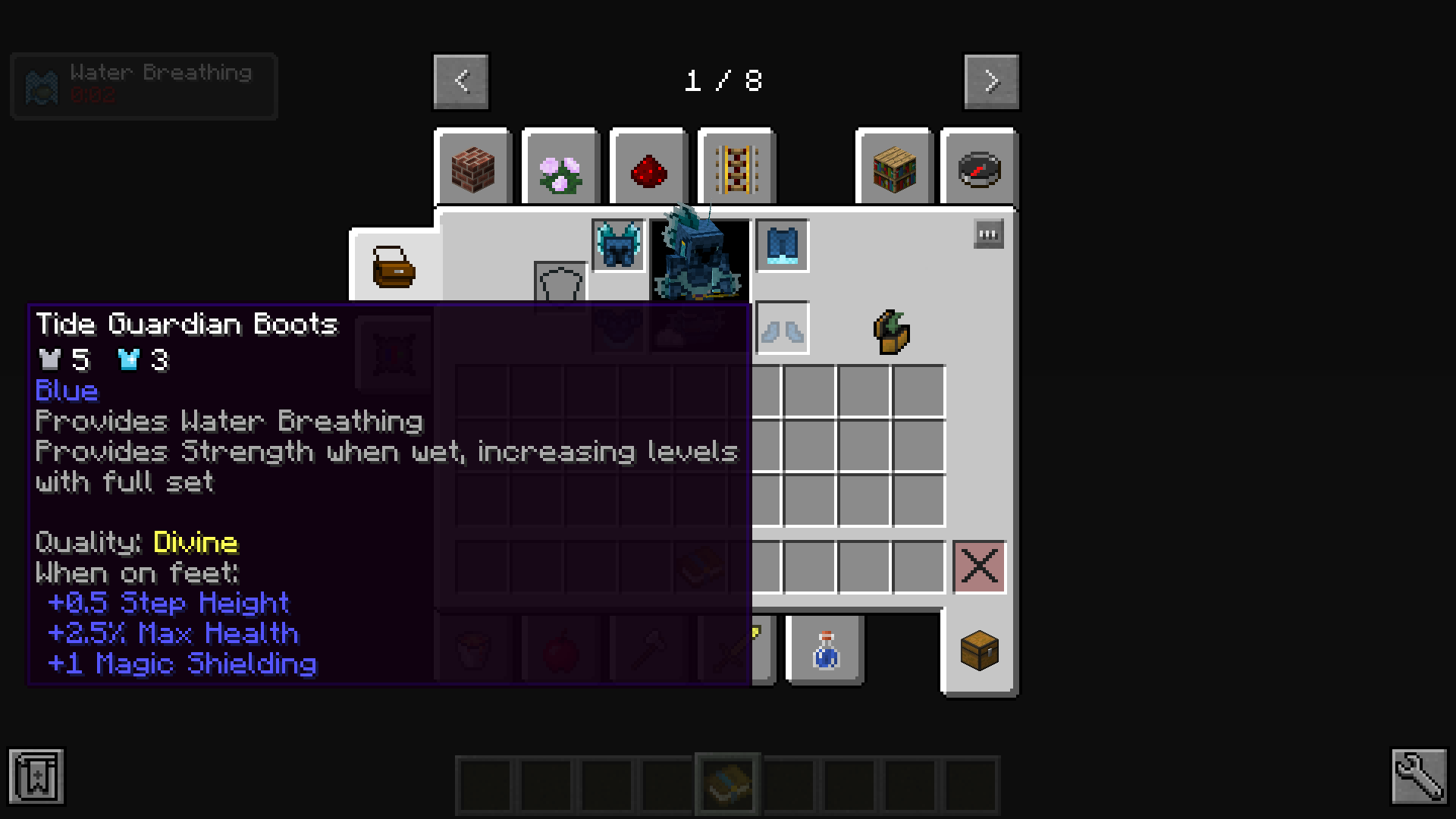Expand the options with the ellipsis button
The width and height of the screenshot is (1456, 819).
[x=987, y=234]
